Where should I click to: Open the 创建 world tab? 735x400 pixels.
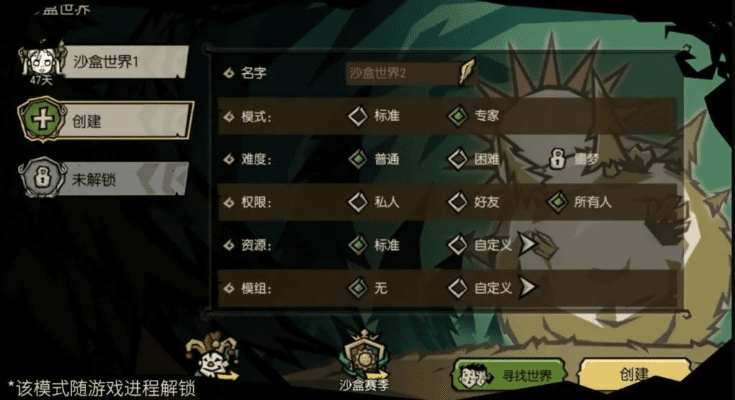[x=105, y=121]
